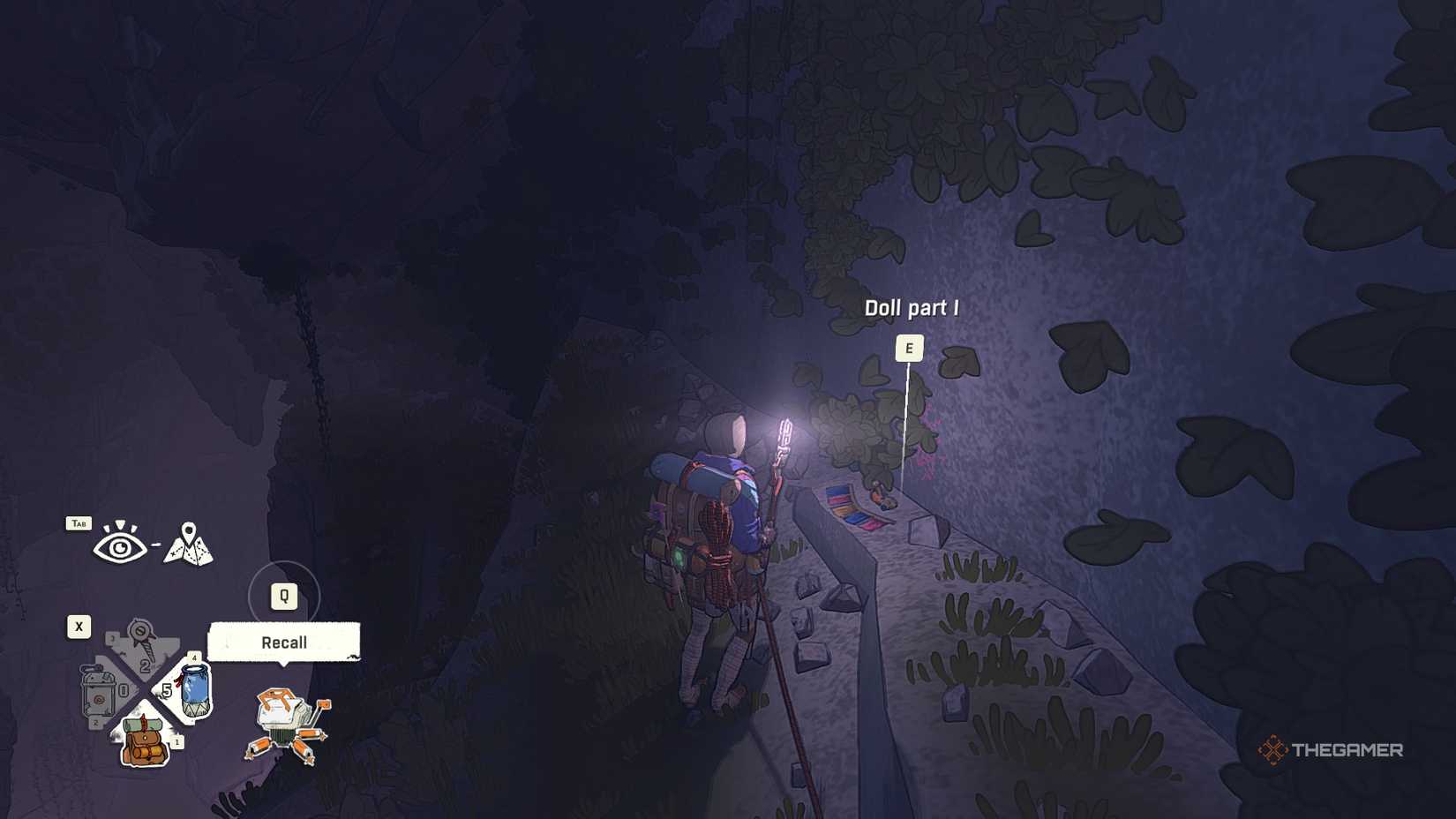The image size is (1456, 819).
Task: Select the backpack item icon
Action: click(142, 743)
